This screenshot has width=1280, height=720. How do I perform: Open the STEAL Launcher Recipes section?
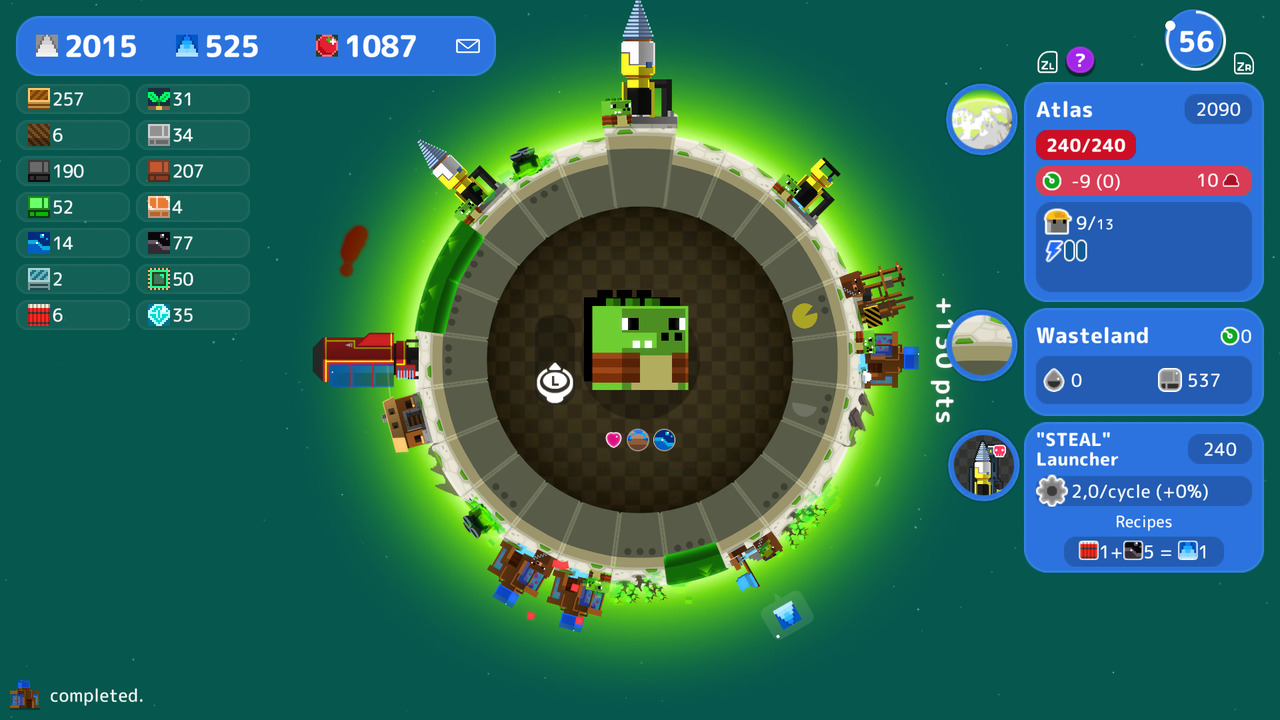[x=1143, y=521]
